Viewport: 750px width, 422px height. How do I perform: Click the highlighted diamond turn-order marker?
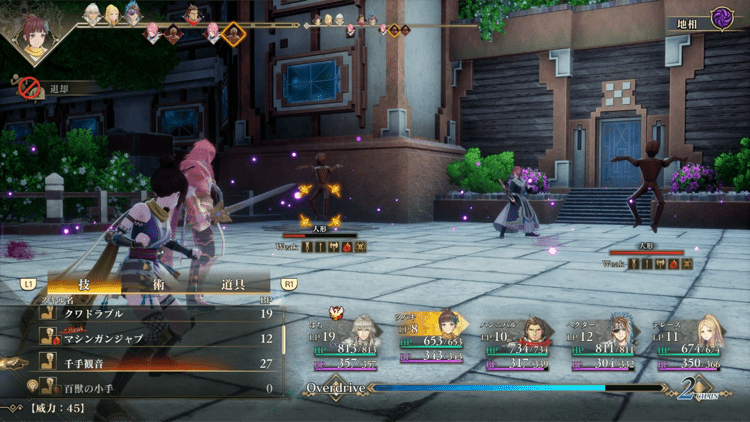click(x=234, y=35)
